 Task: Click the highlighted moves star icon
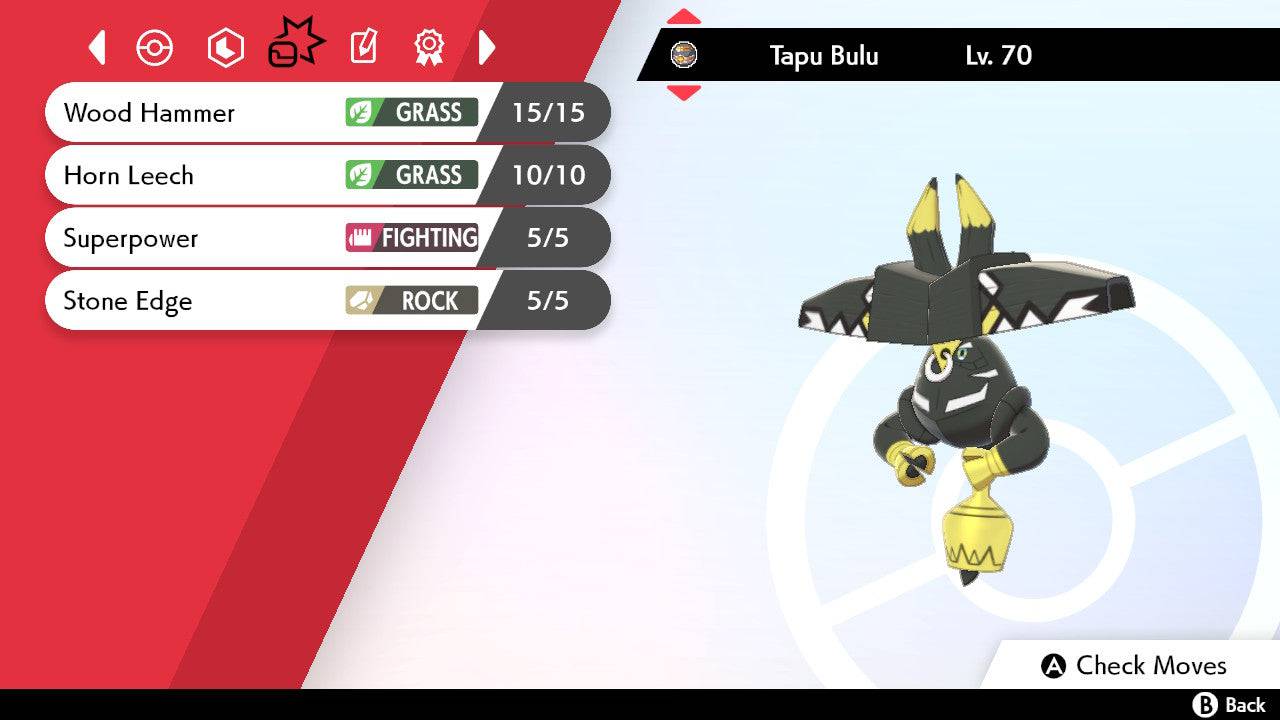(x=293, y=43)
